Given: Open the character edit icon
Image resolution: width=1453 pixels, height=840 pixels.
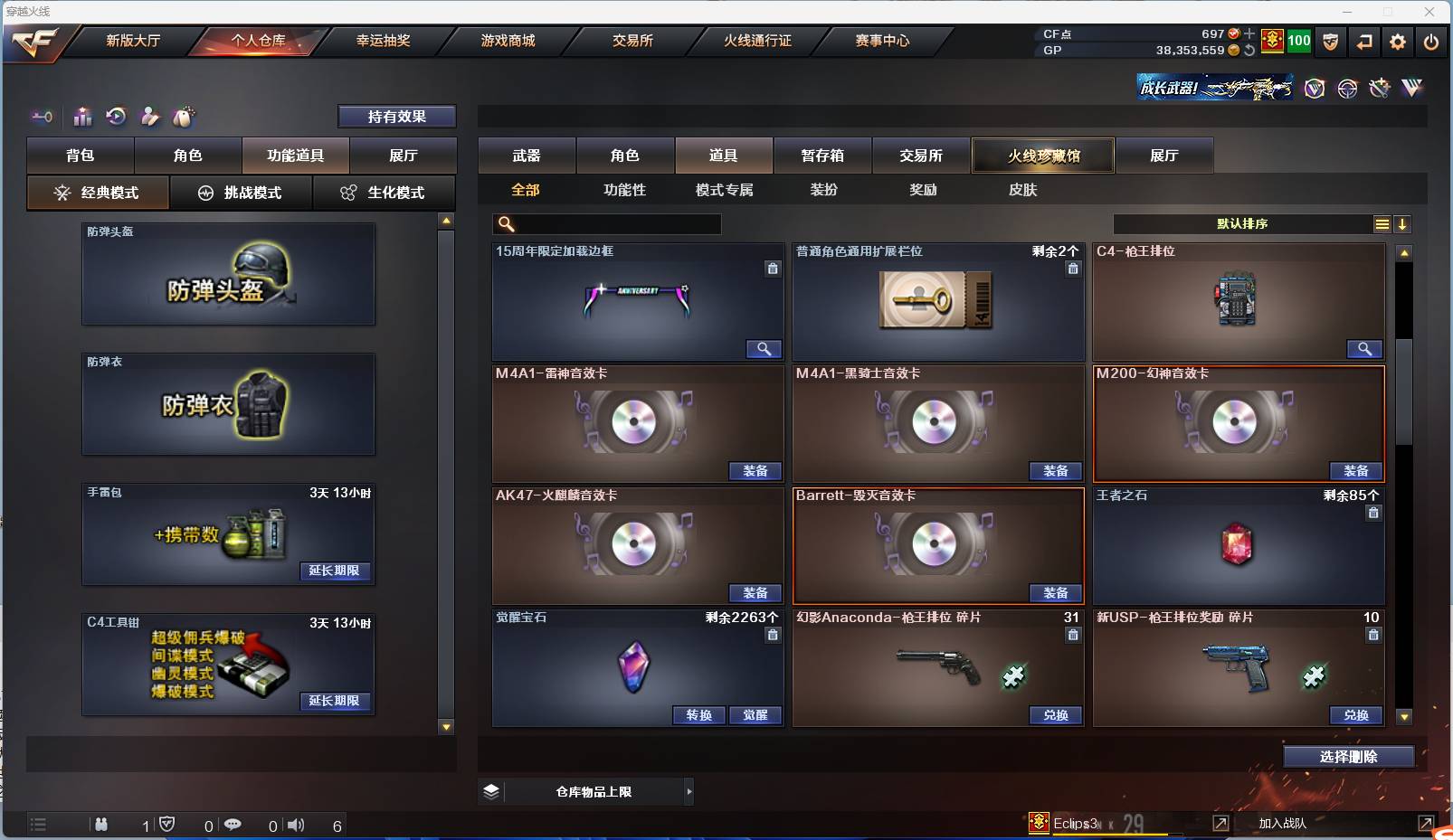Looking at the screenshot, I should [149, 117].
